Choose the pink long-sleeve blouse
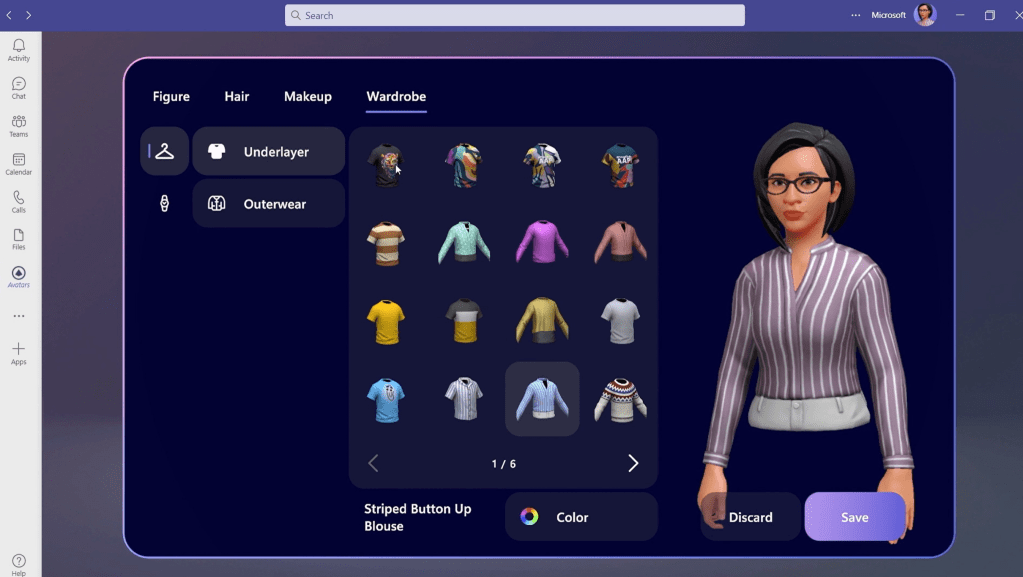 point(620,243)
